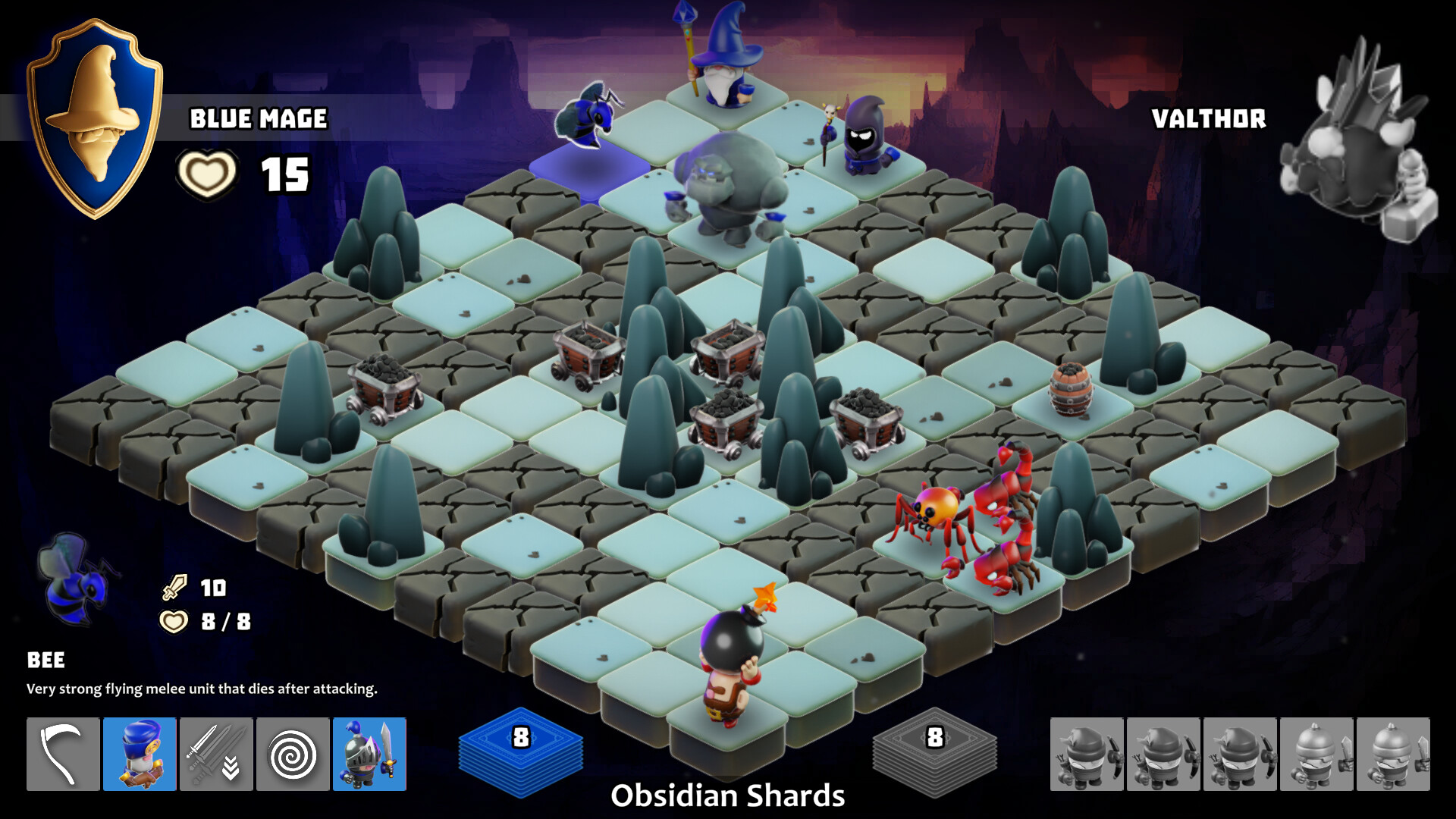1456x819 pixels.
Task: Click the heart health icon beside 15
Action: (x=206, y=173)
